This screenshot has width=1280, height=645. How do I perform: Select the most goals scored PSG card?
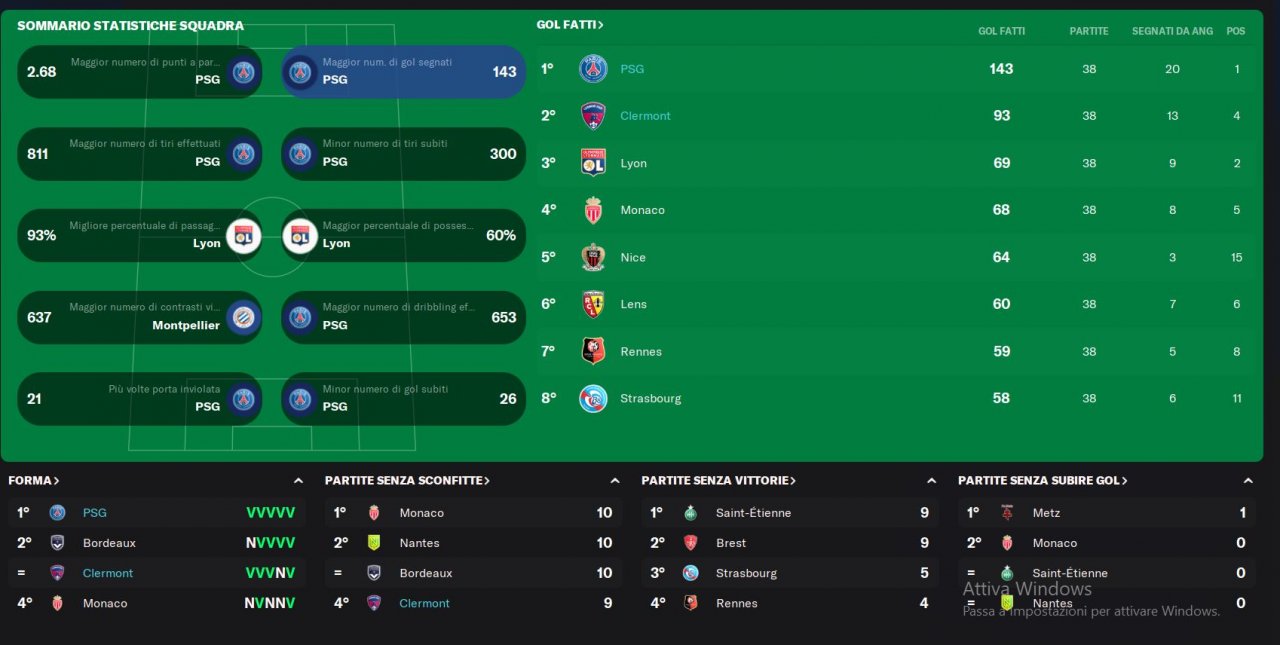click(x=403, y=72)
